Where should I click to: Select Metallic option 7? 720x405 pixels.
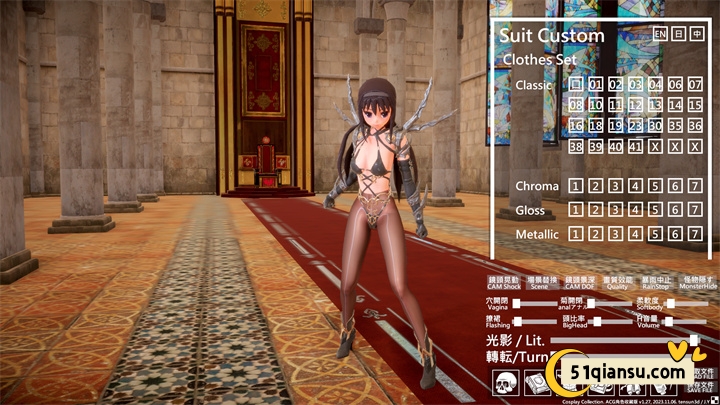[694, 234]
